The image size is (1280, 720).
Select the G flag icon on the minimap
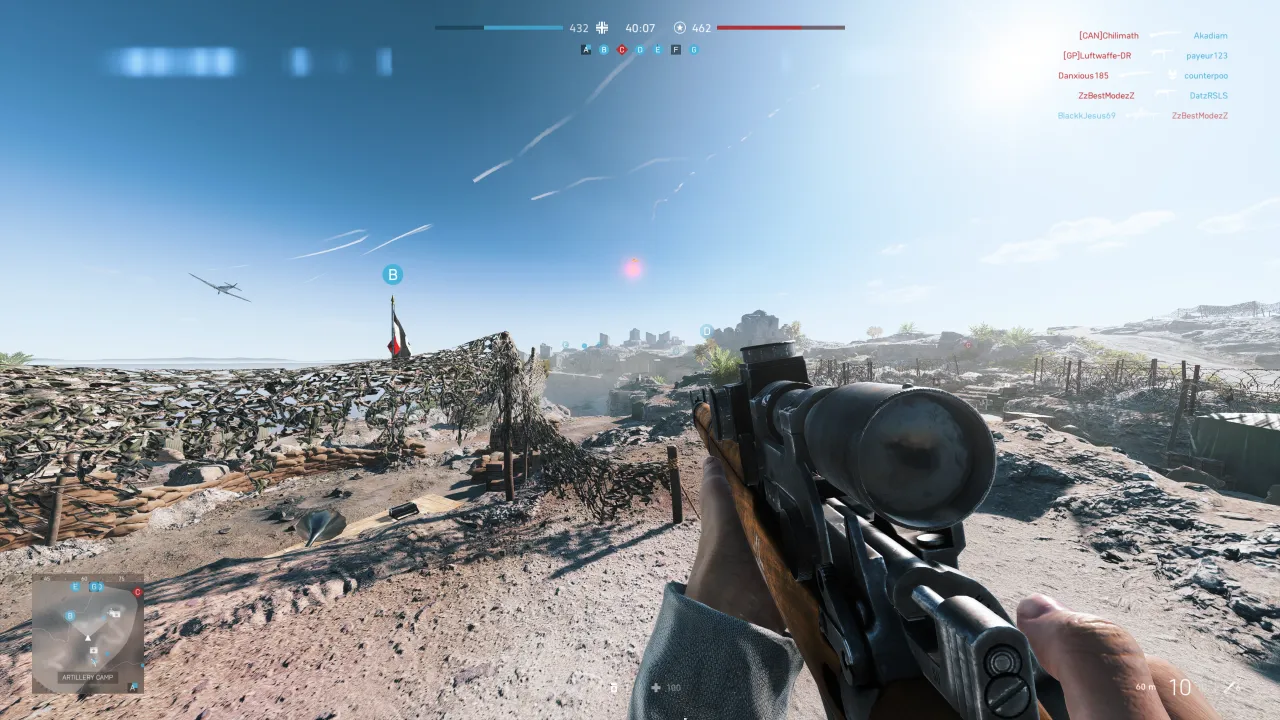tap(95, 587)
